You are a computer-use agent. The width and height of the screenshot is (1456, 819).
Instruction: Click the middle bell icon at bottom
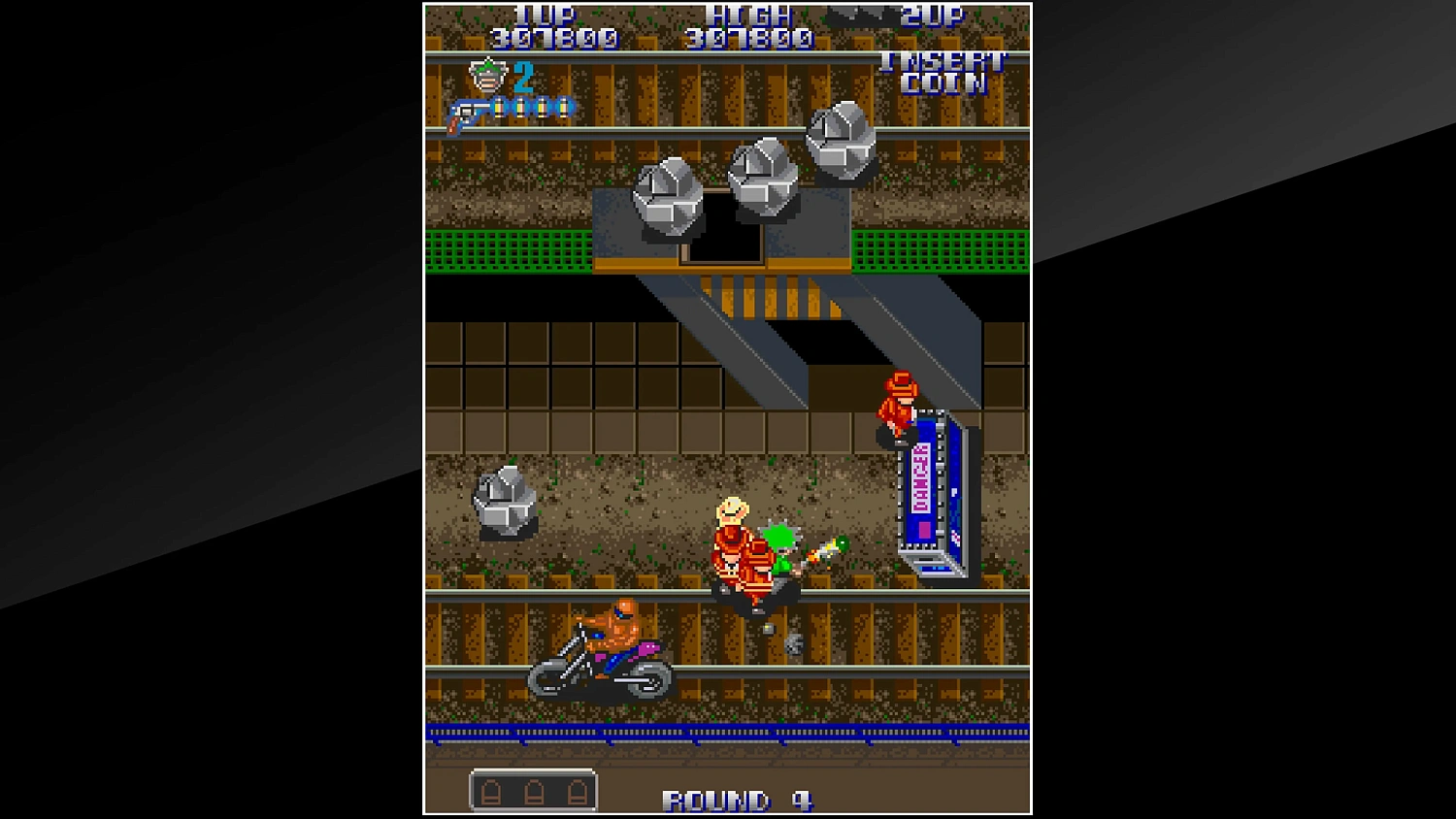tap(534, 791)
